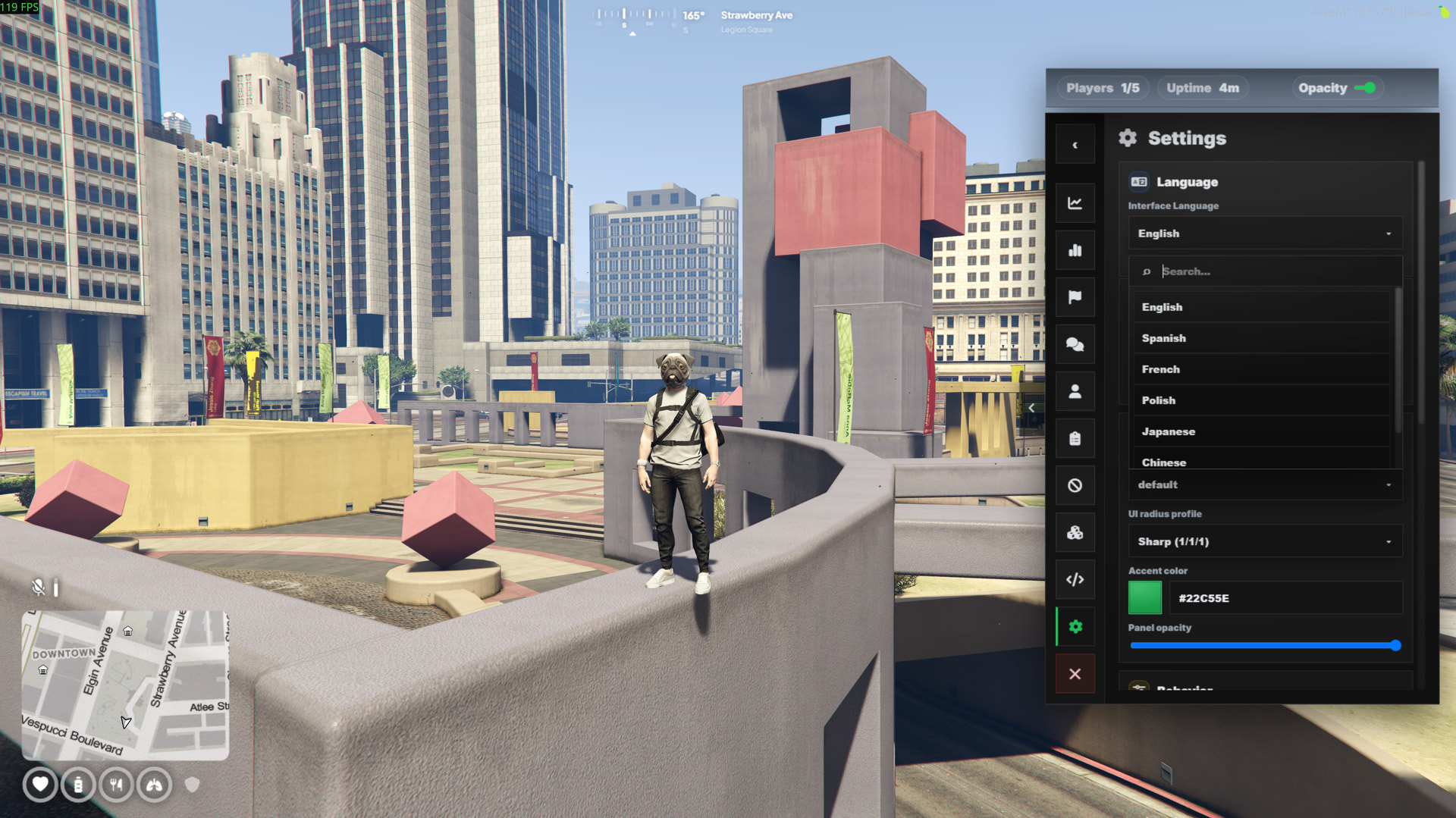1456x818 pixels.
Task: Open the code brackets sidebar tab
Action: [x=1075, y=580]
